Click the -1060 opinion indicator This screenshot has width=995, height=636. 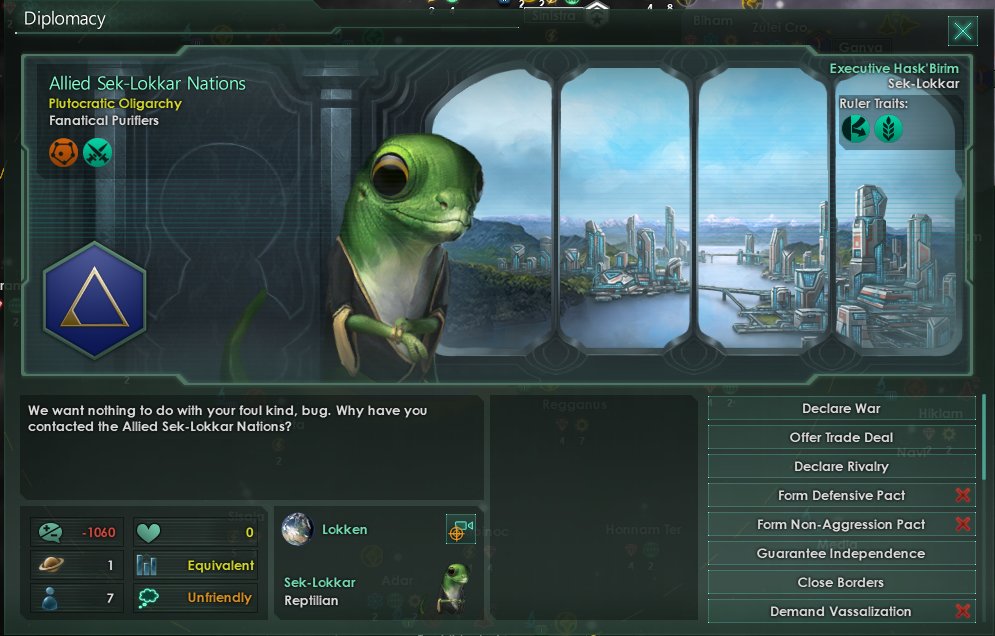click(78, 532)
